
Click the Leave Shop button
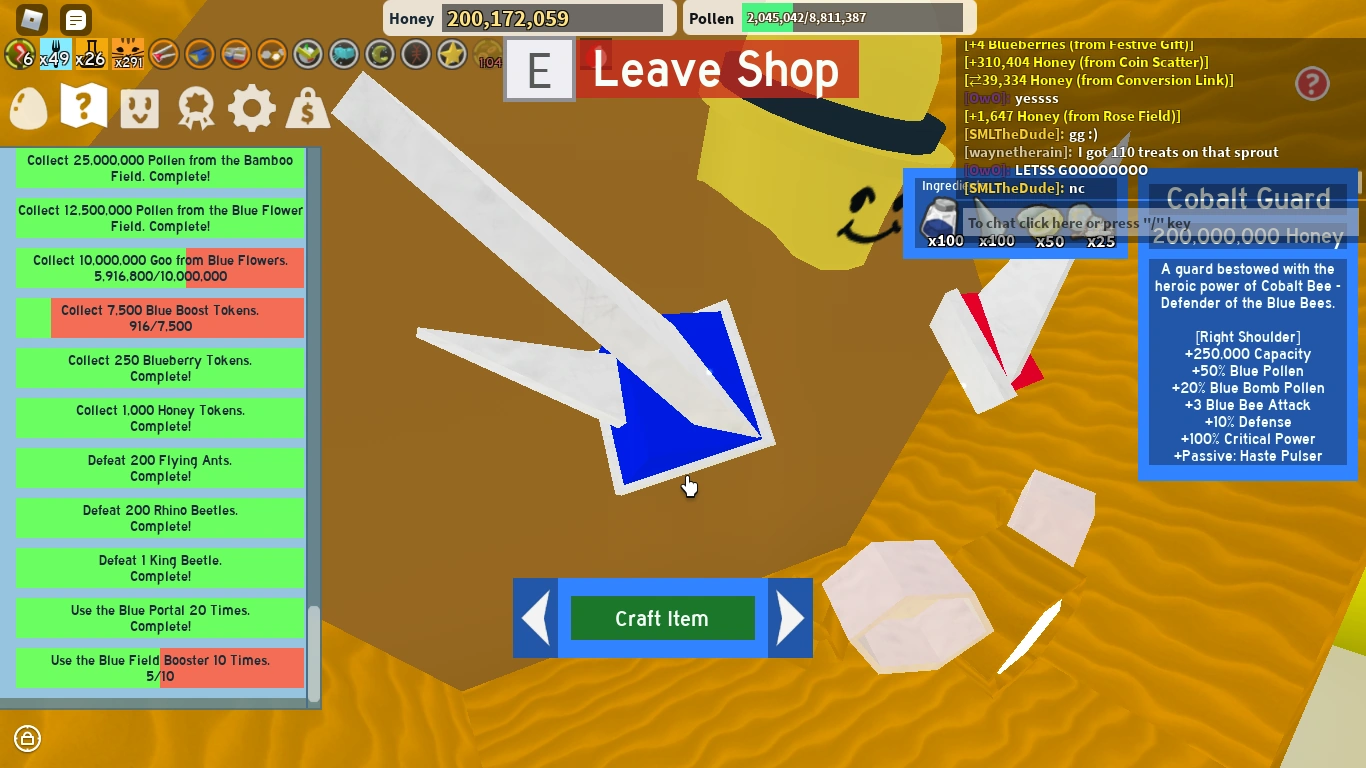[716, 70]
